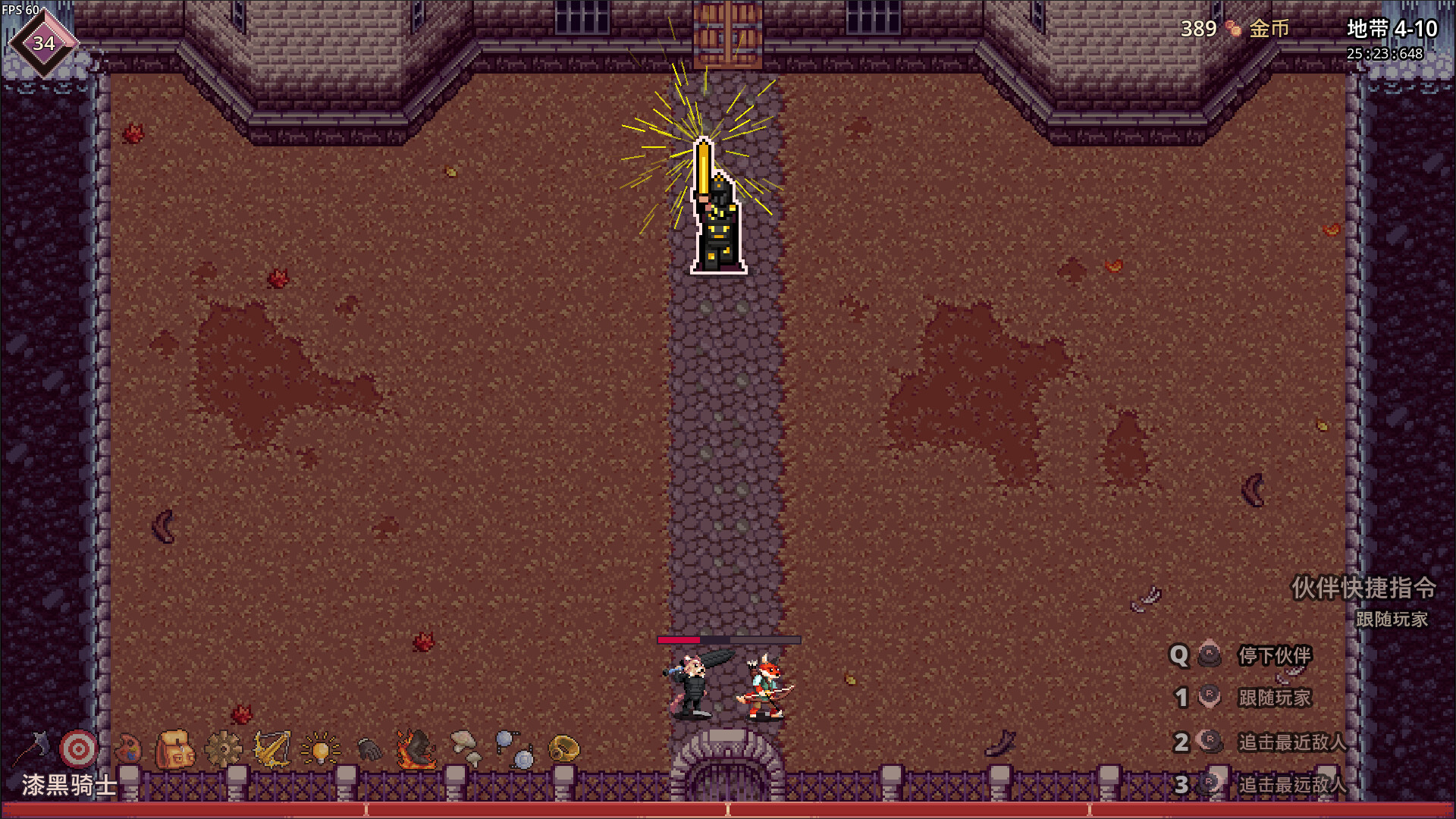Viewport: 1456px width, 819px height.
Task: Select the mushroom item icon
Action: click(x=466, y=748)
